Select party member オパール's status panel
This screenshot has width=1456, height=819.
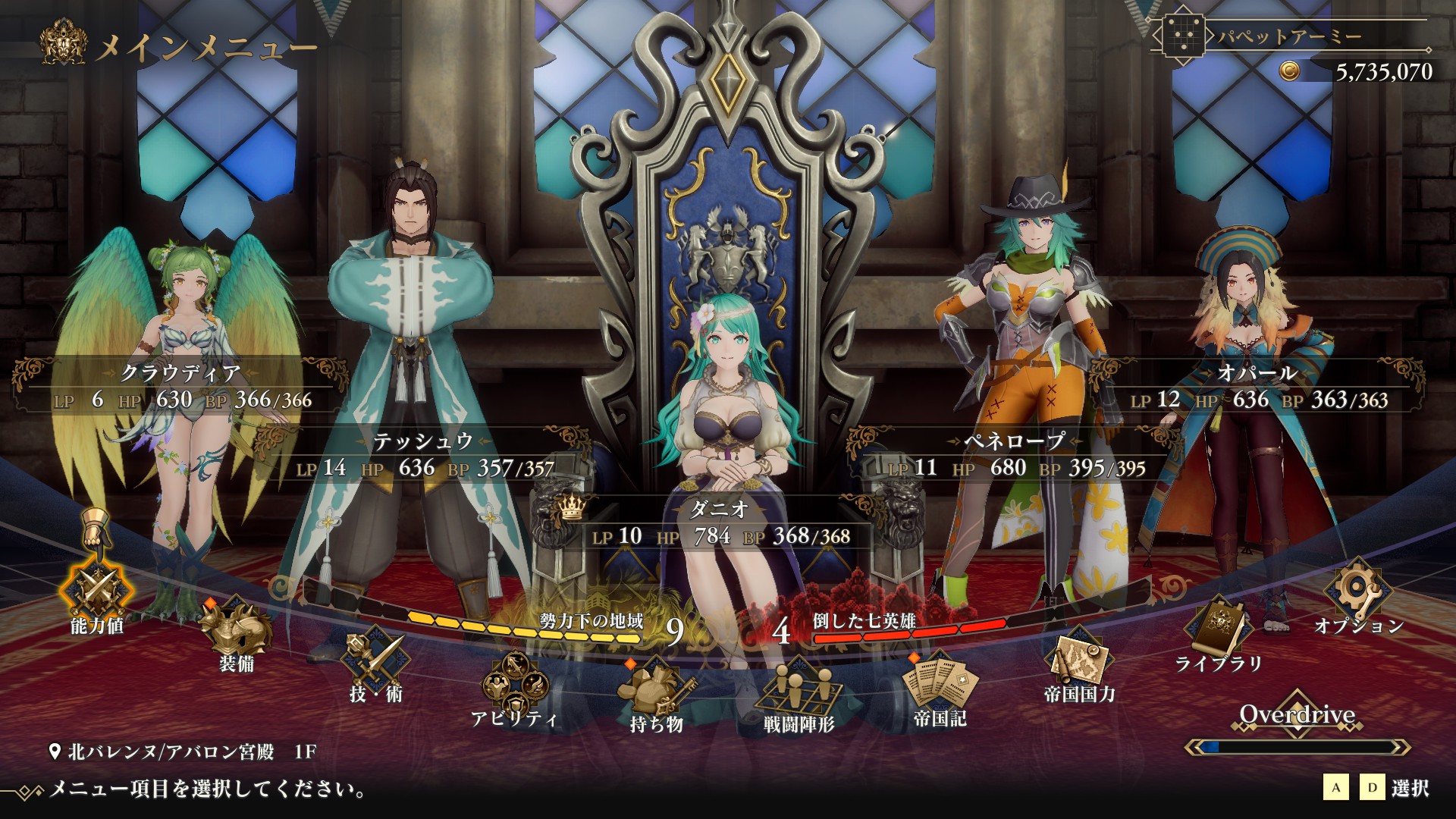[x=1259, y=387]
